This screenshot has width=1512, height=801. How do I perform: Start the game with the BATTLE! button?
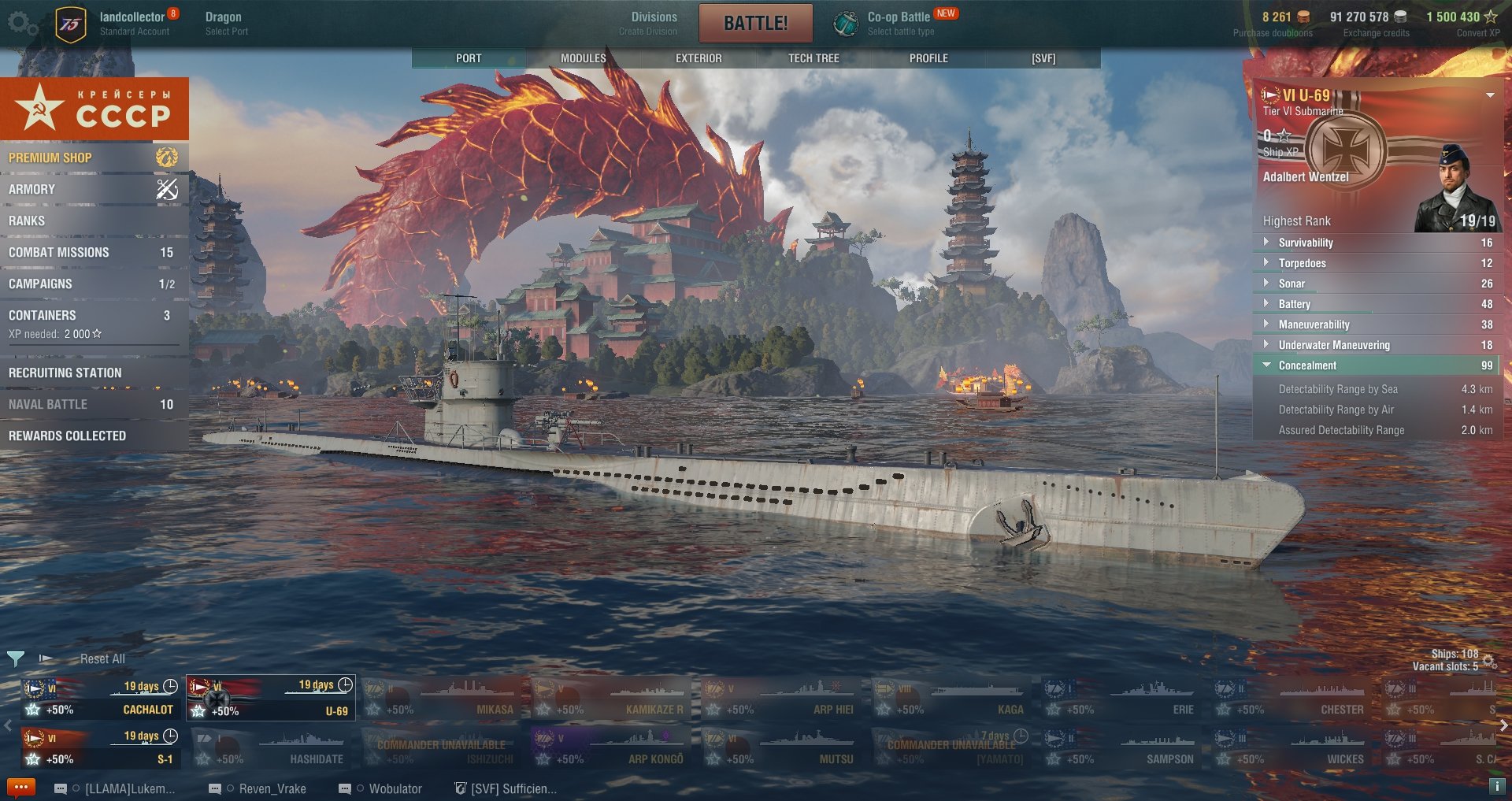pos(755,23)
